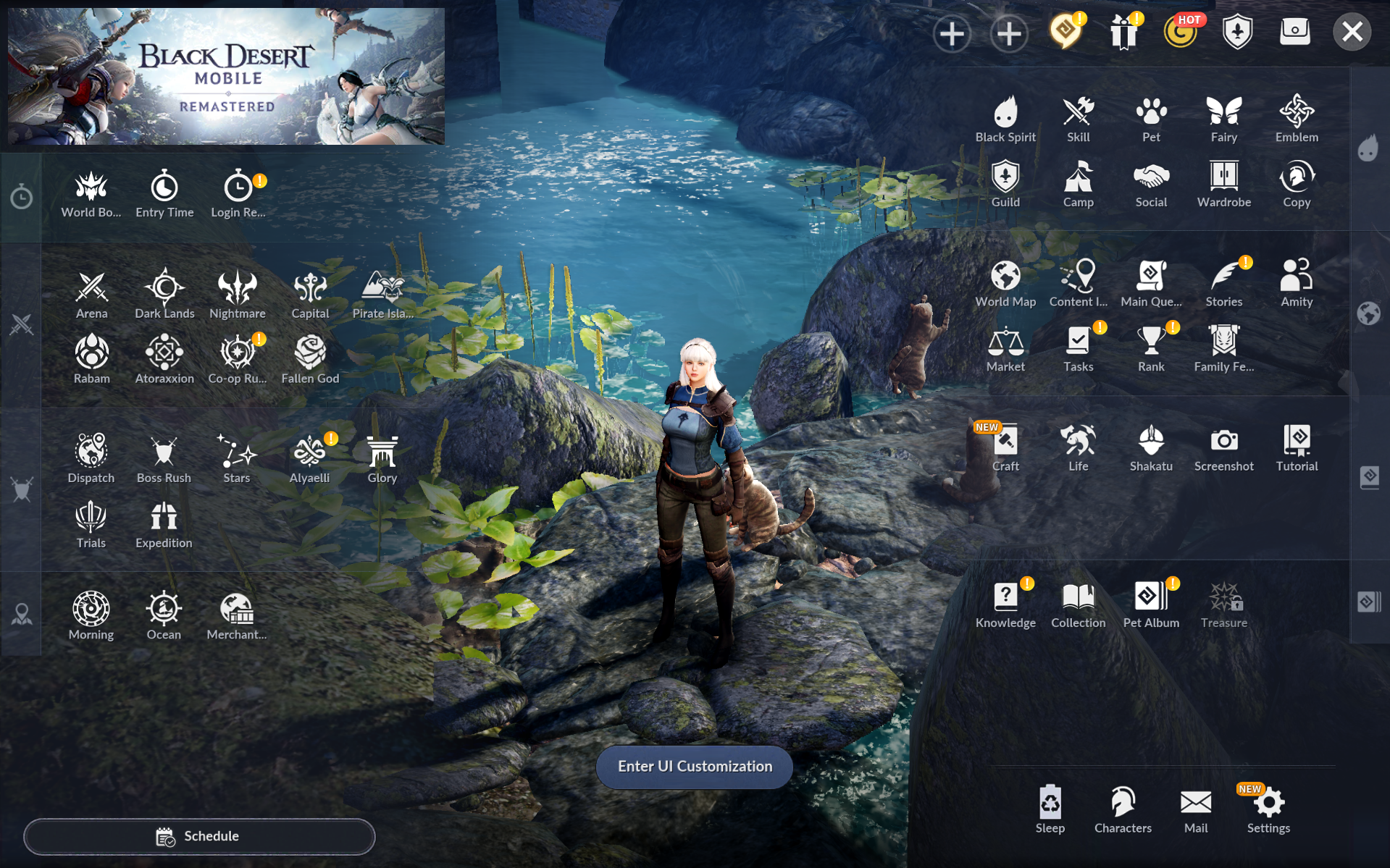This screenshot has height=868, width=1390.
Task: Open the Pet Album
Action: tap(1151, 605)
